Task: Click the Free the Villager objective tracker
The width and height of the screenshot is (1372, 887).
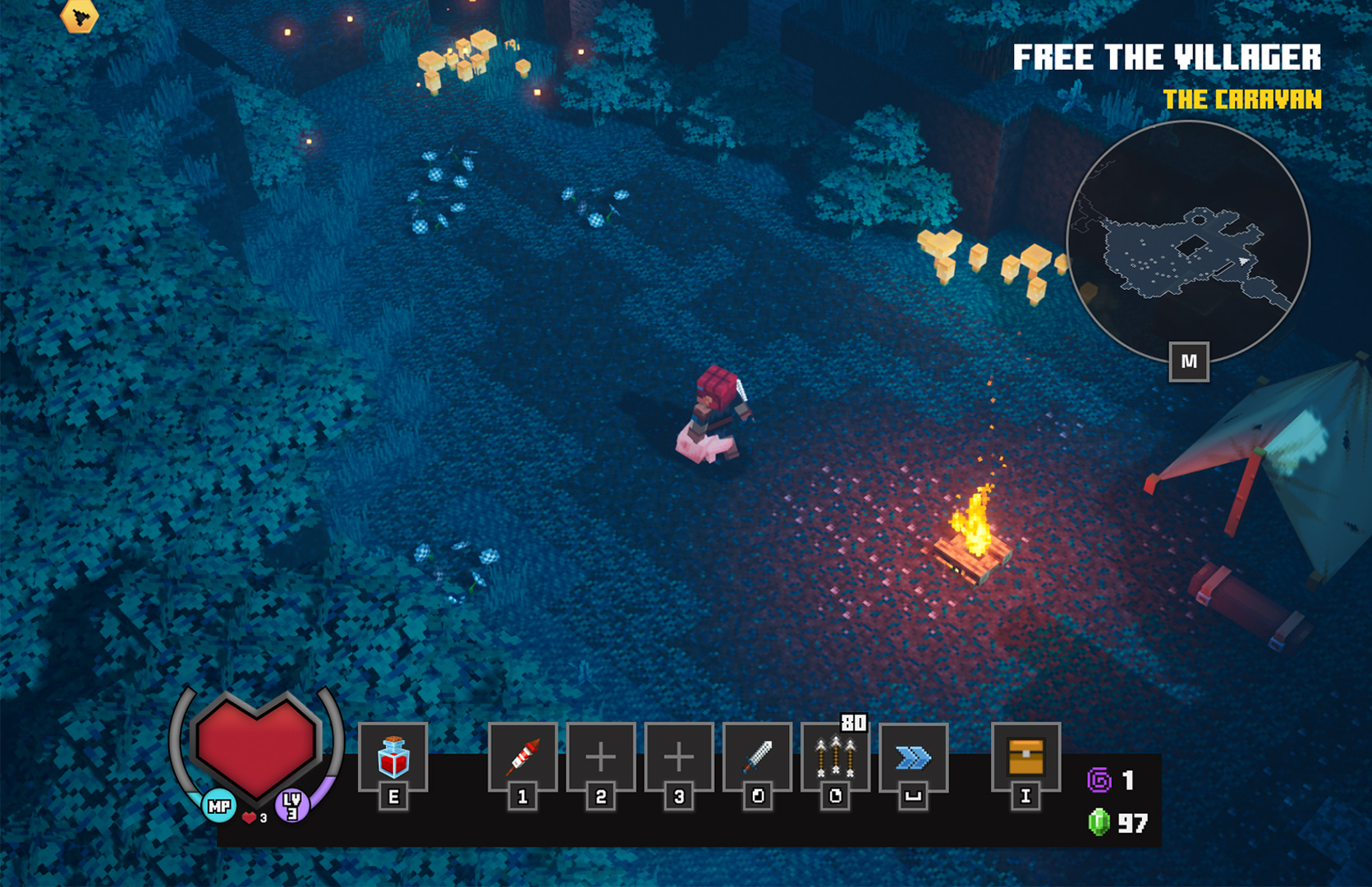Action: [1166, 58]
